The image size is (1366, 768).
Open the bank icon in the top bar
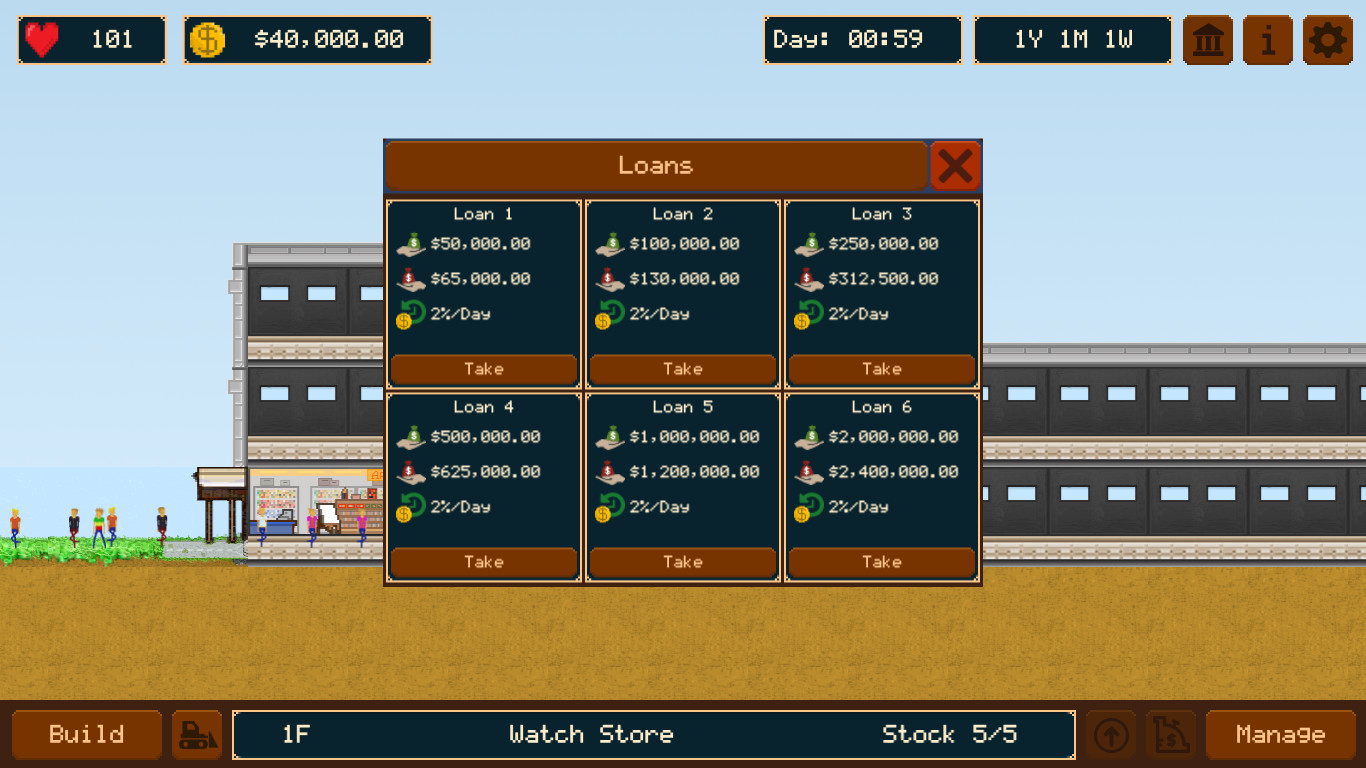click(1207, 40)
